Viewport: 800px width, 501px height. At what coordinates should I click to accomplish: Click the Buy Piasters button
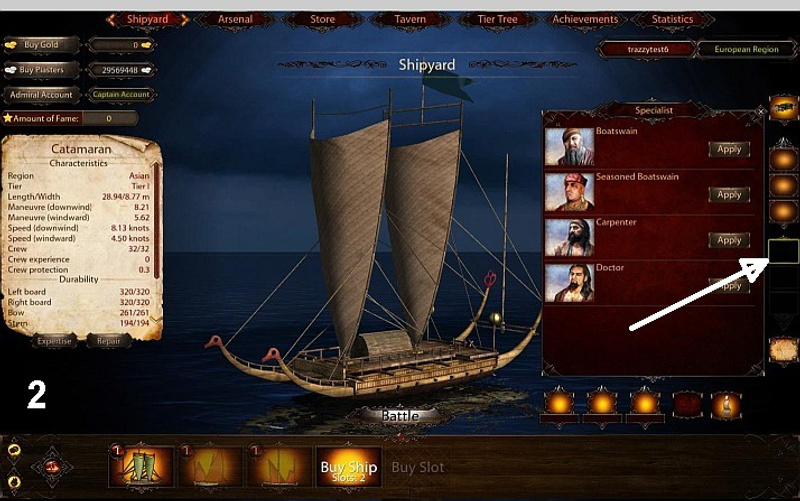[x=41, y=70]
